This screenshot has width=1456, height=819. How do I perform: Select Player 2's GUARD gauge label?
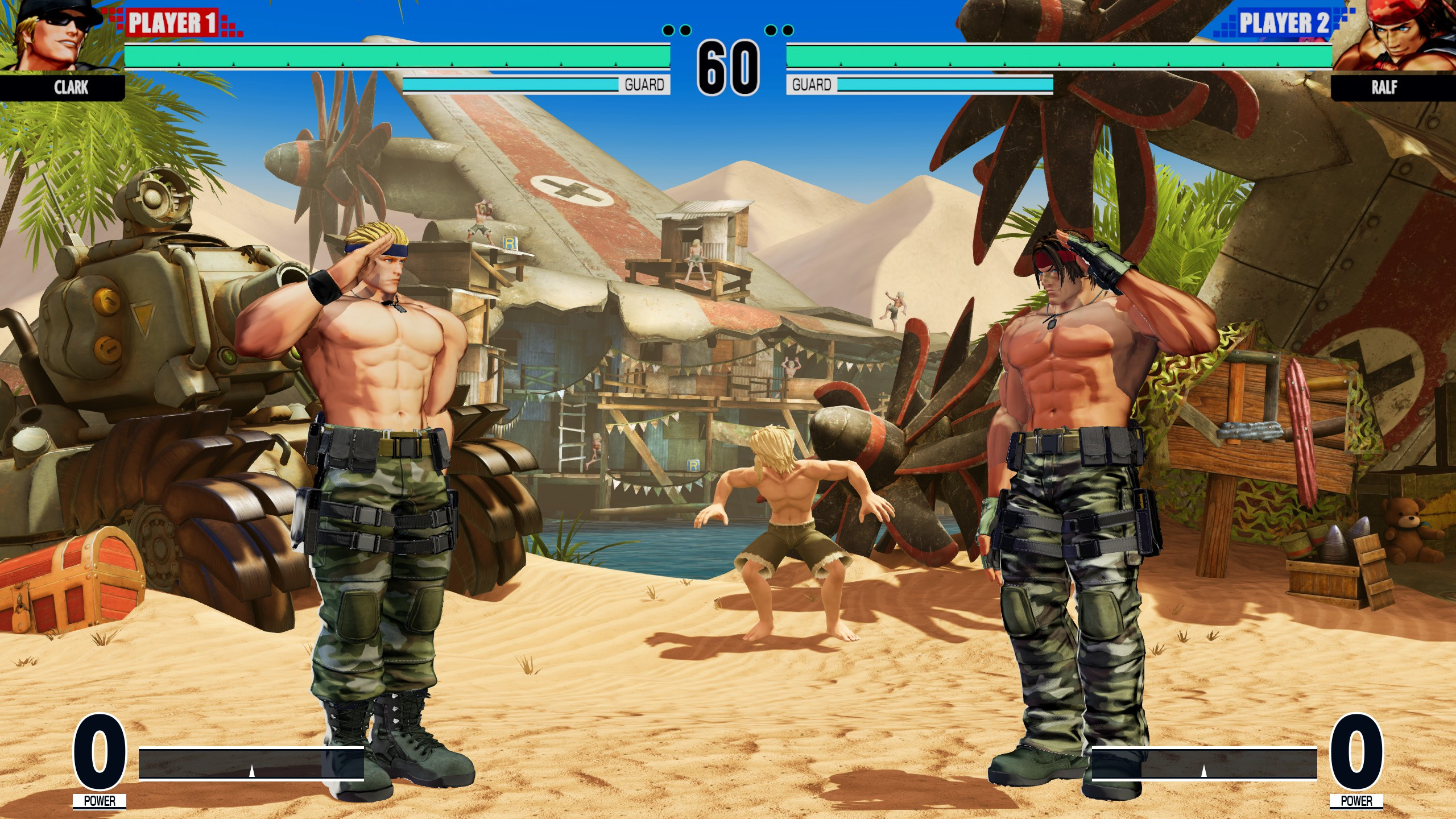812,84
